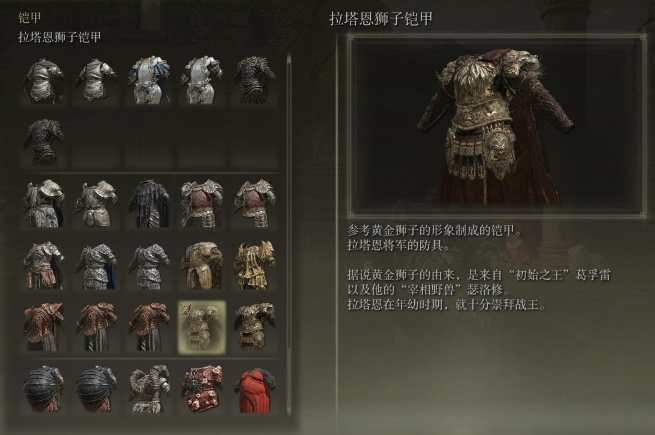Choose the silver armor with blue cape
Viewport: 655px width, 435px height.
click(x=97, y=264)
